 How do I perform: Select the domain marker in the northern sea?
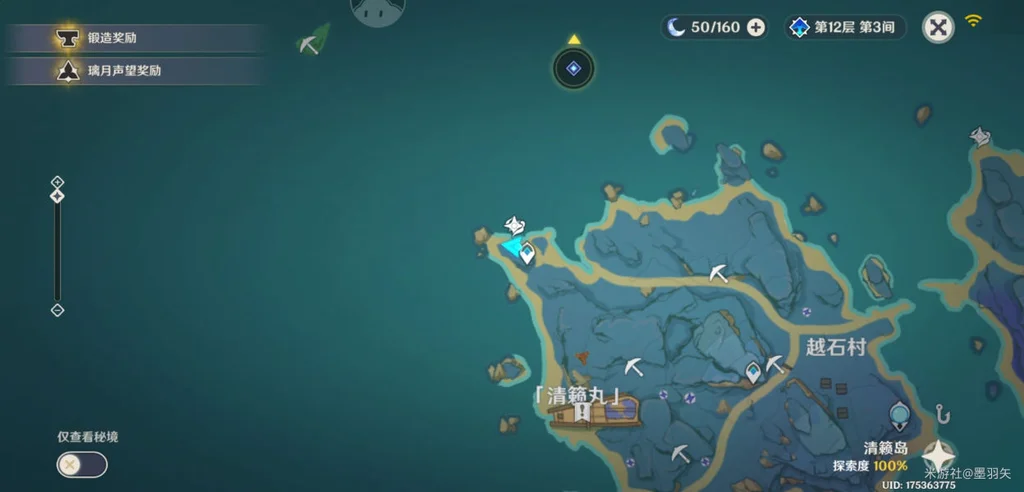tap(573, 68)
